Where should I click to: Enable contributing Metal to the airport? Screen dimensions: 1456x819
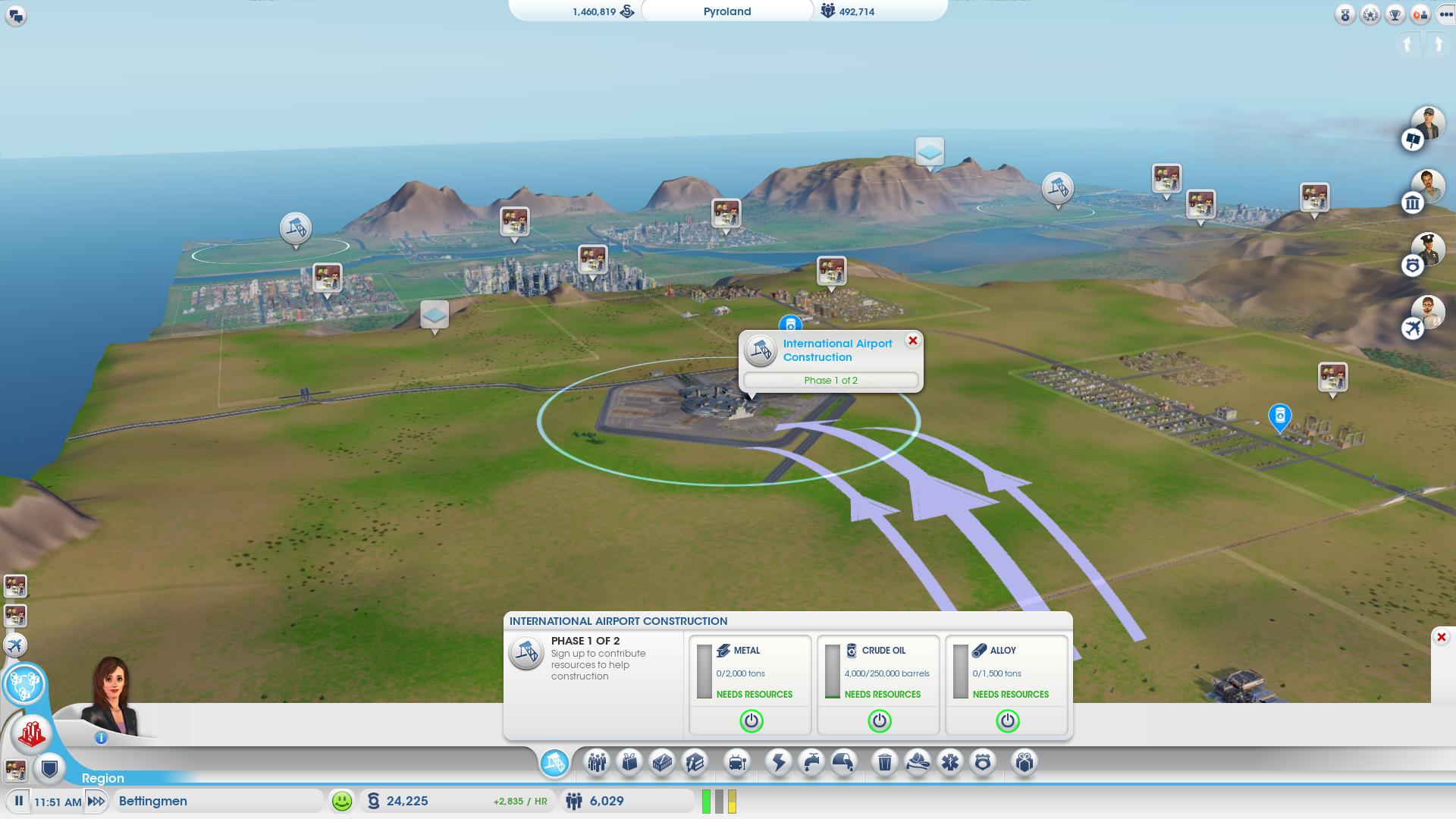click(x=751, y=722)
